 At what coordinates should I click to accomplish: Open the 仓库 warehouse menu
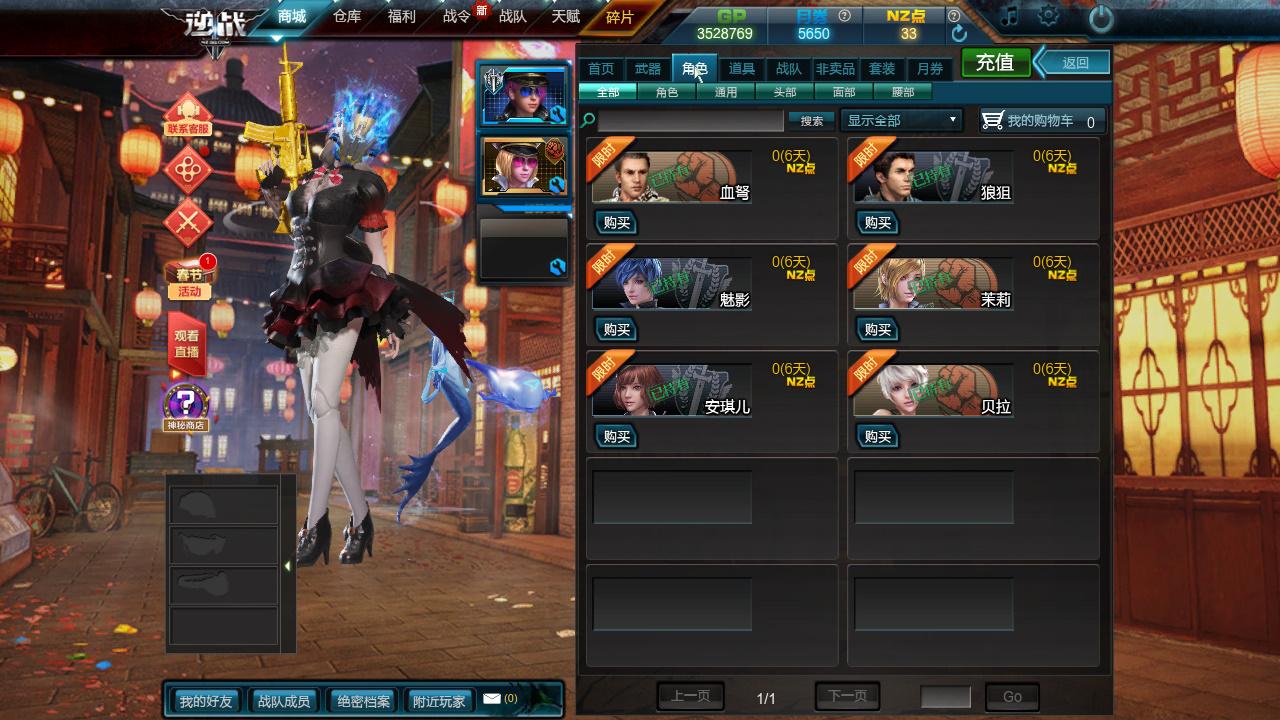click(x=347, y=16)
